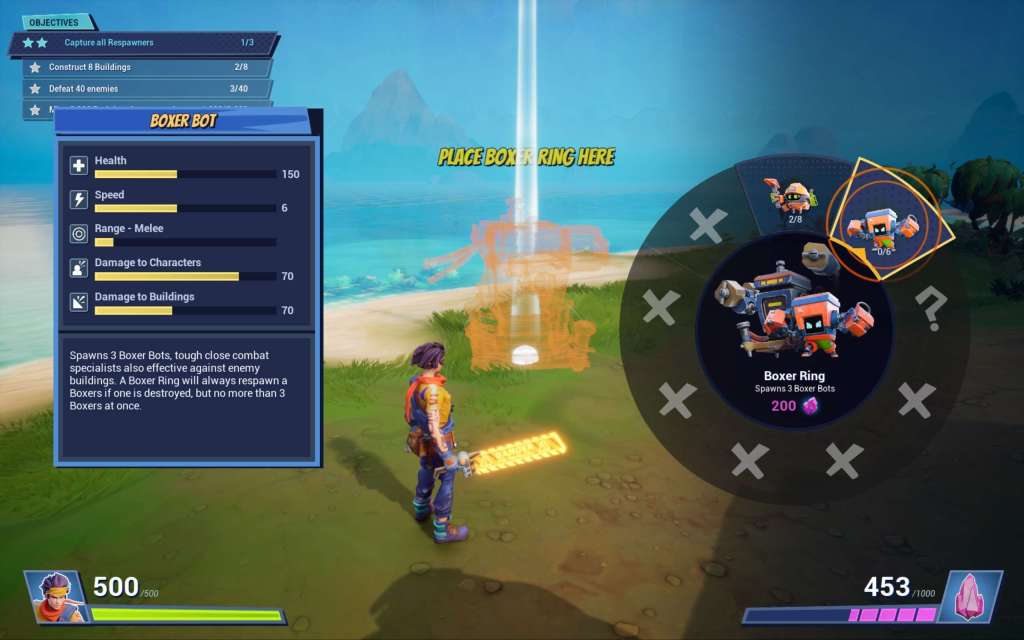
Task: Click the question mark wheel slot
Action: pos(931,312)
